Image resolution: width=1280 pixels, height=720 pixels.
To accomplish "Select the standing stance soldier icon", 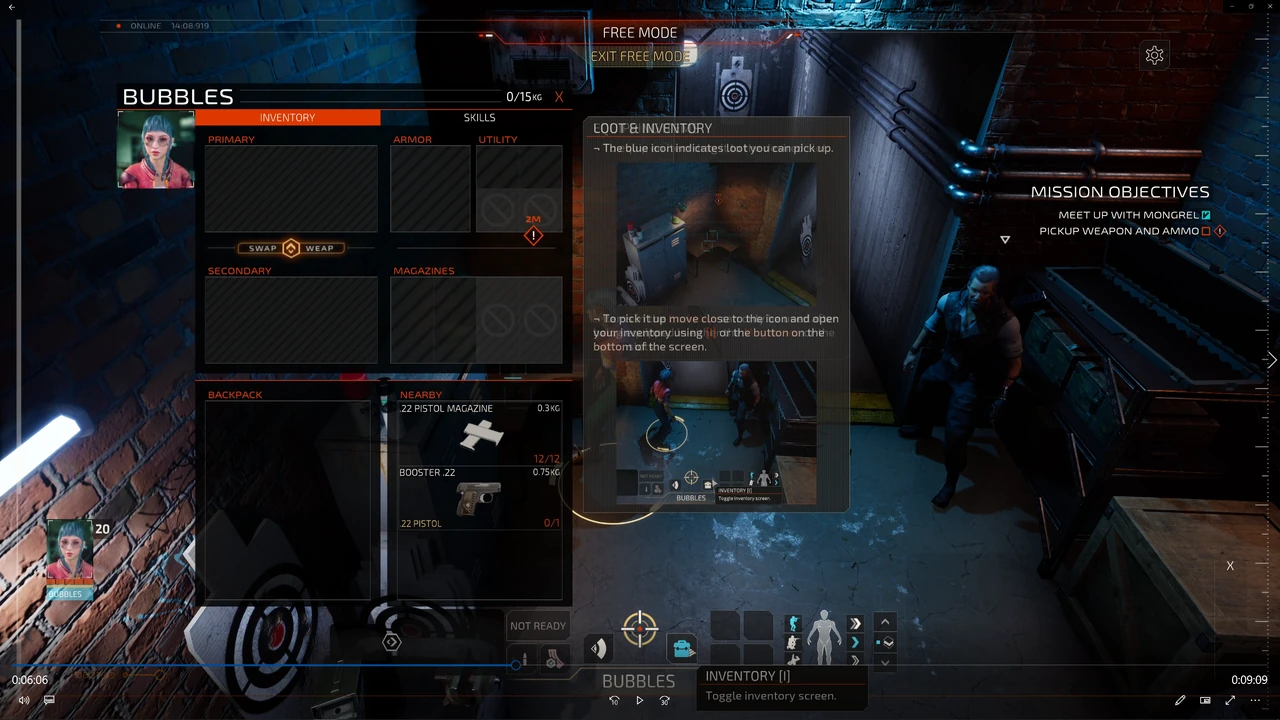I will [x=792, y=622].
